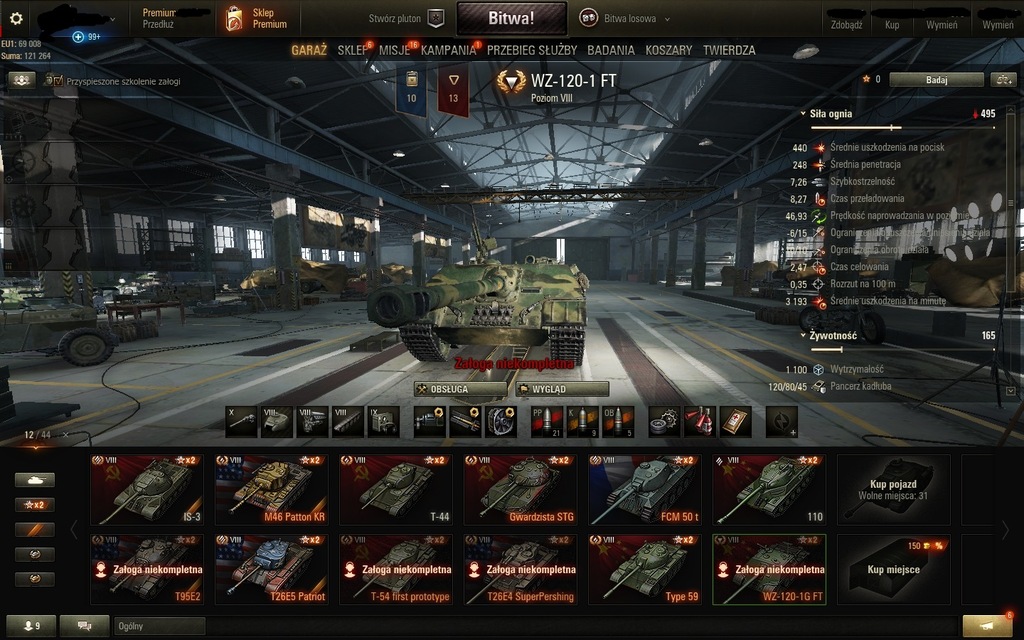Buy a garage slot with Kup miejsce
The image size is (1024, 640).
(892, 569)
